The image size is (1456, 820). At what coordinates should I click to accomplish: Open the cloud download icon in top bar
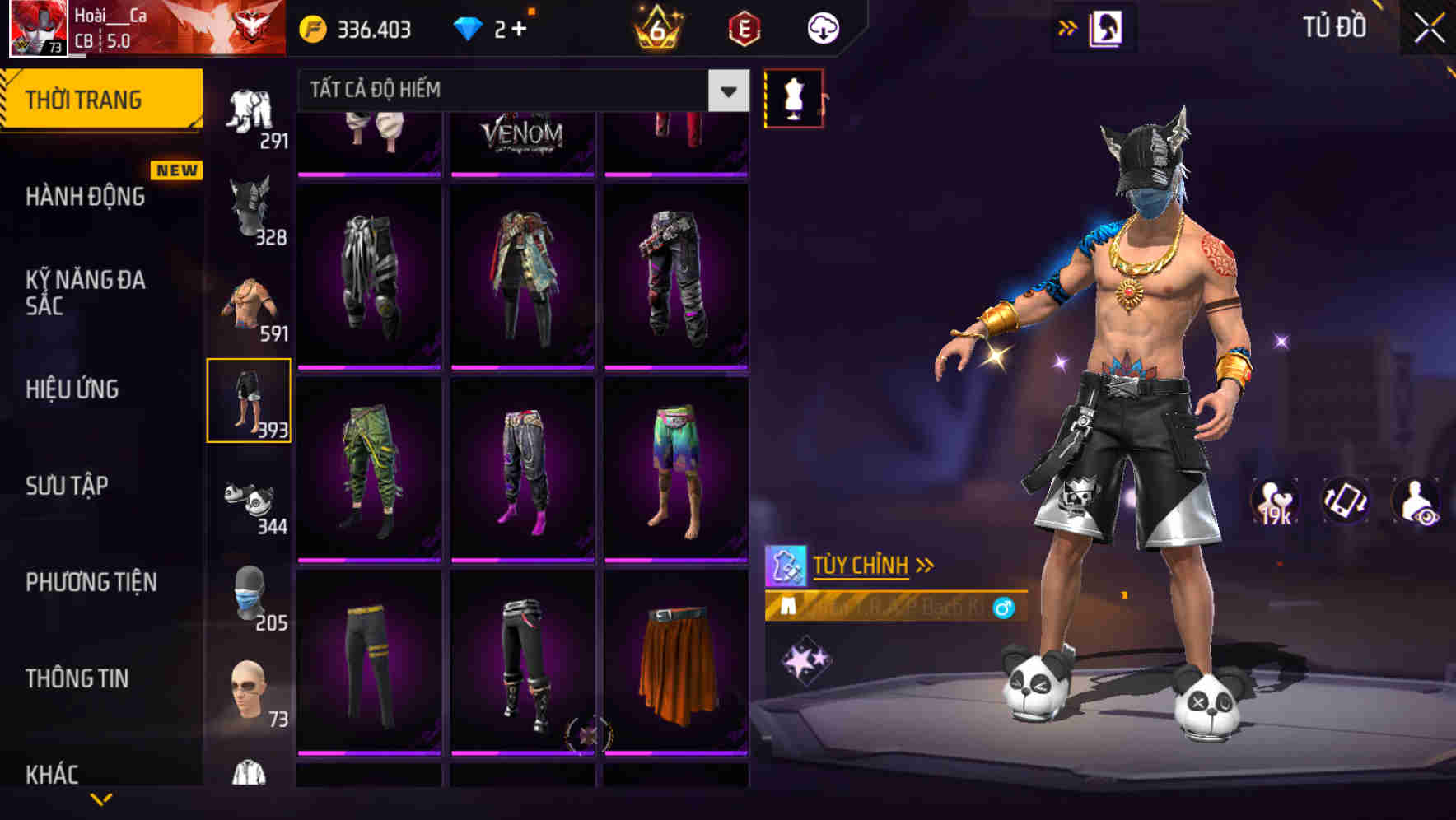821,27
